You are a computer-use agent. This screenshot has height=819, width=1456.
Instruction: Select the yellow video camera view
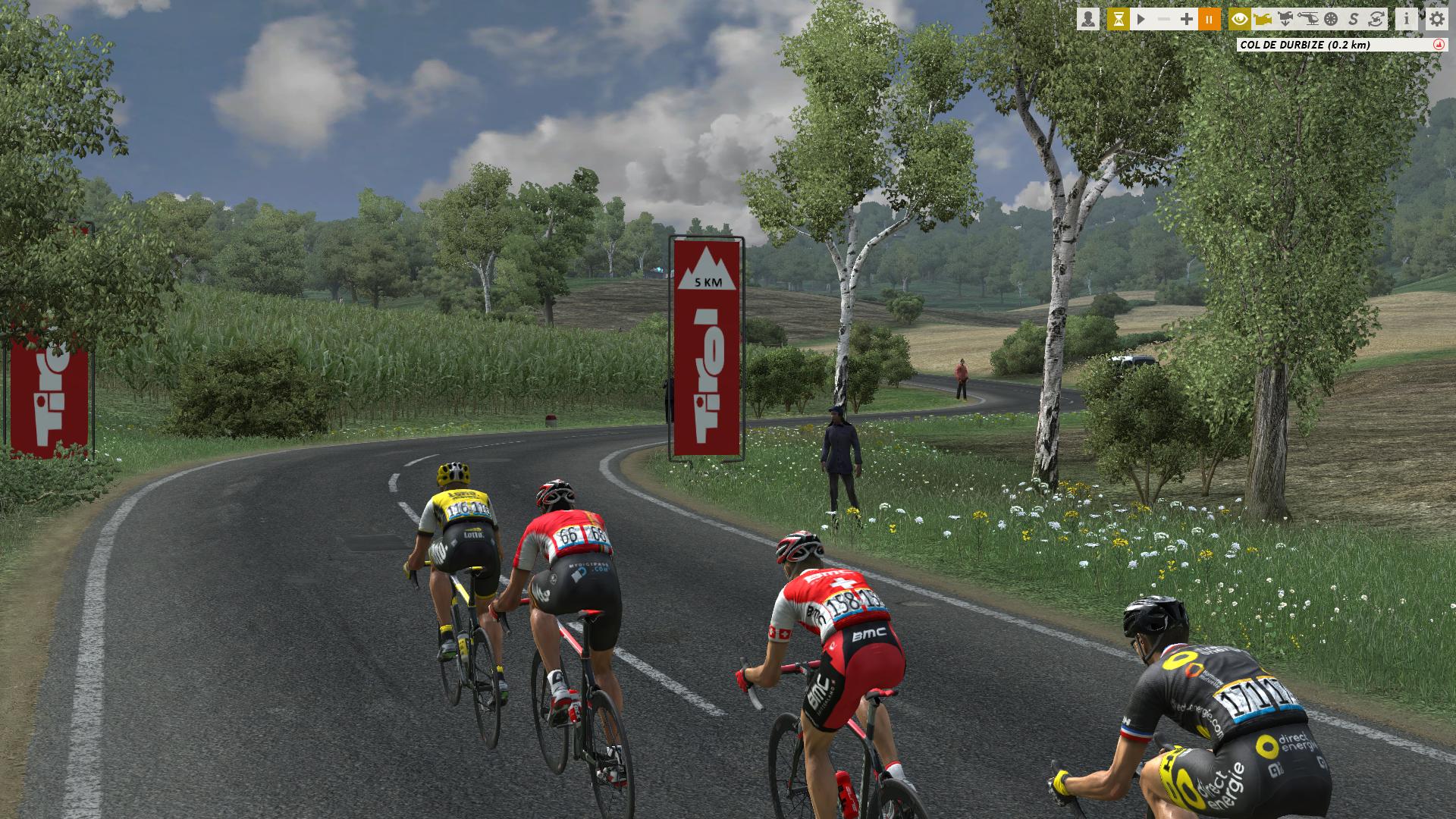pyautogui.click(x=1263, y=19)
